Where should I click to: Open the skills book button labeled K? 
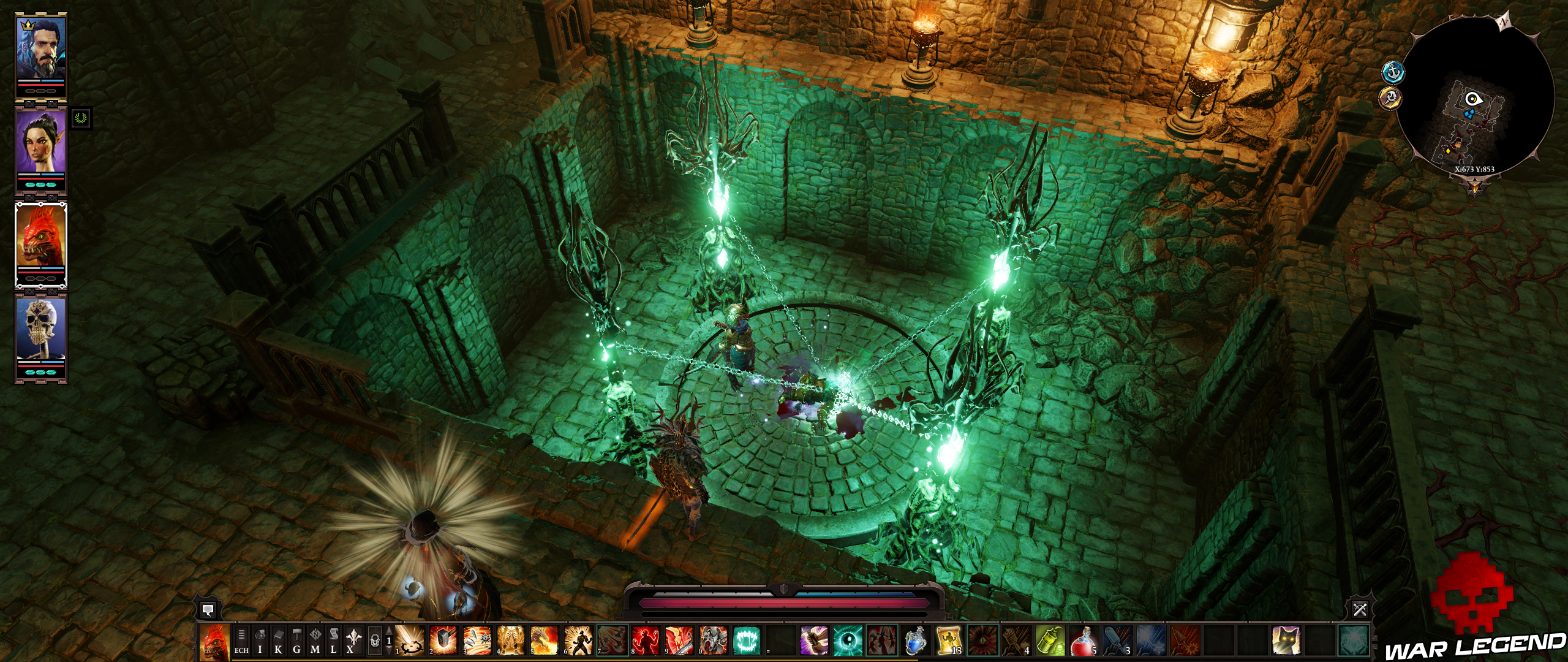point(279,642)
